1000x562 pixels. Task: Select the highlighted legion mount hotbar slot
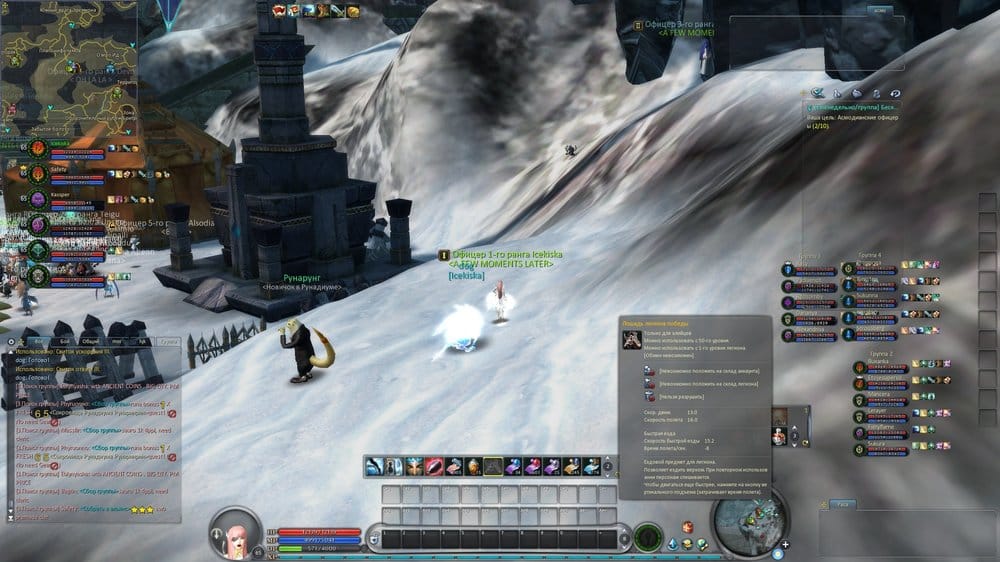(x=493, y=466)
